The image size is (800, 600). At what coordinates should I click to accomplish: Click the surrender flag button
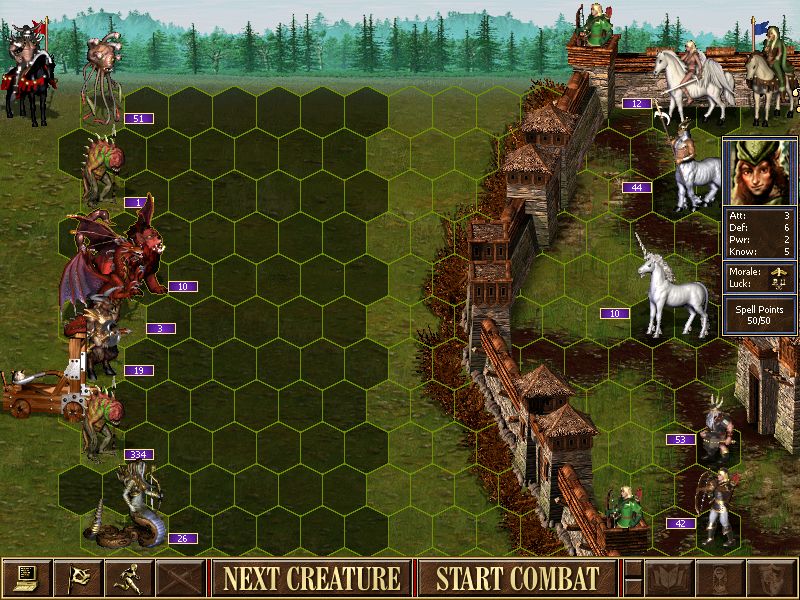78,578
